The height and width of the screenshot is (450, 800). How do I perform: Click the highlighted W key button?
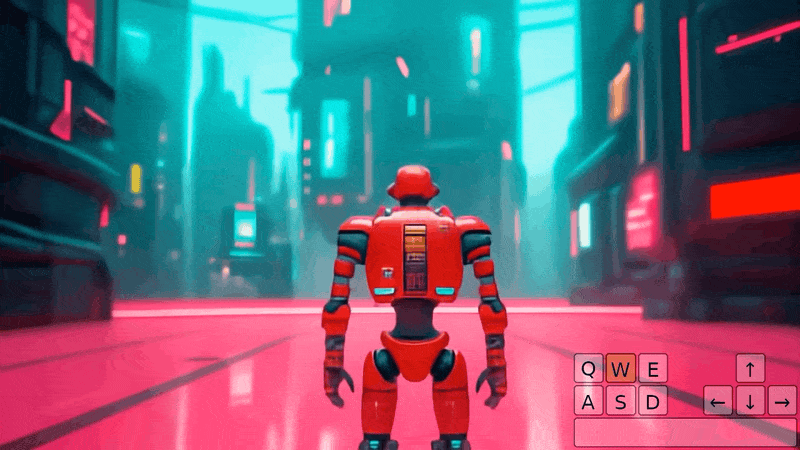point(621,369)
